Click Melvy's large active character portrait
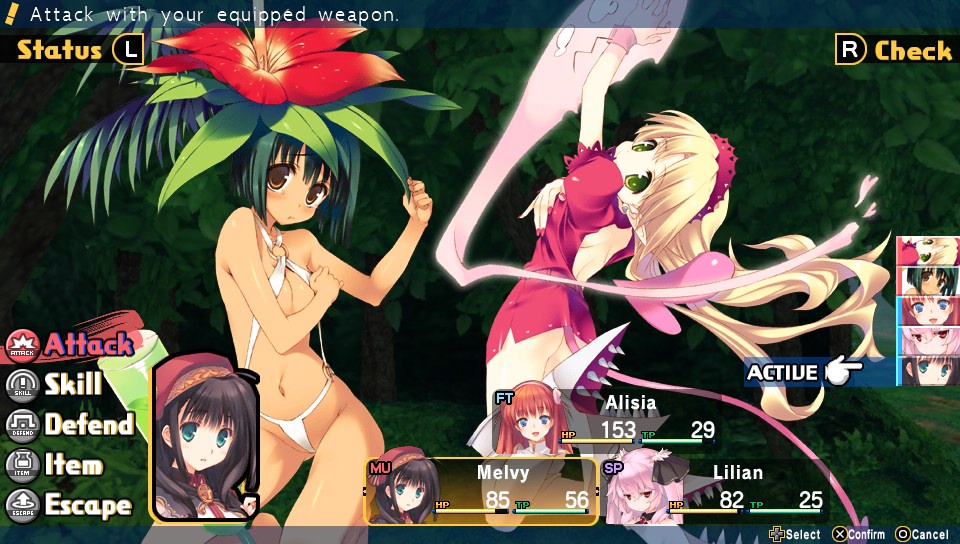 (204, 436)
